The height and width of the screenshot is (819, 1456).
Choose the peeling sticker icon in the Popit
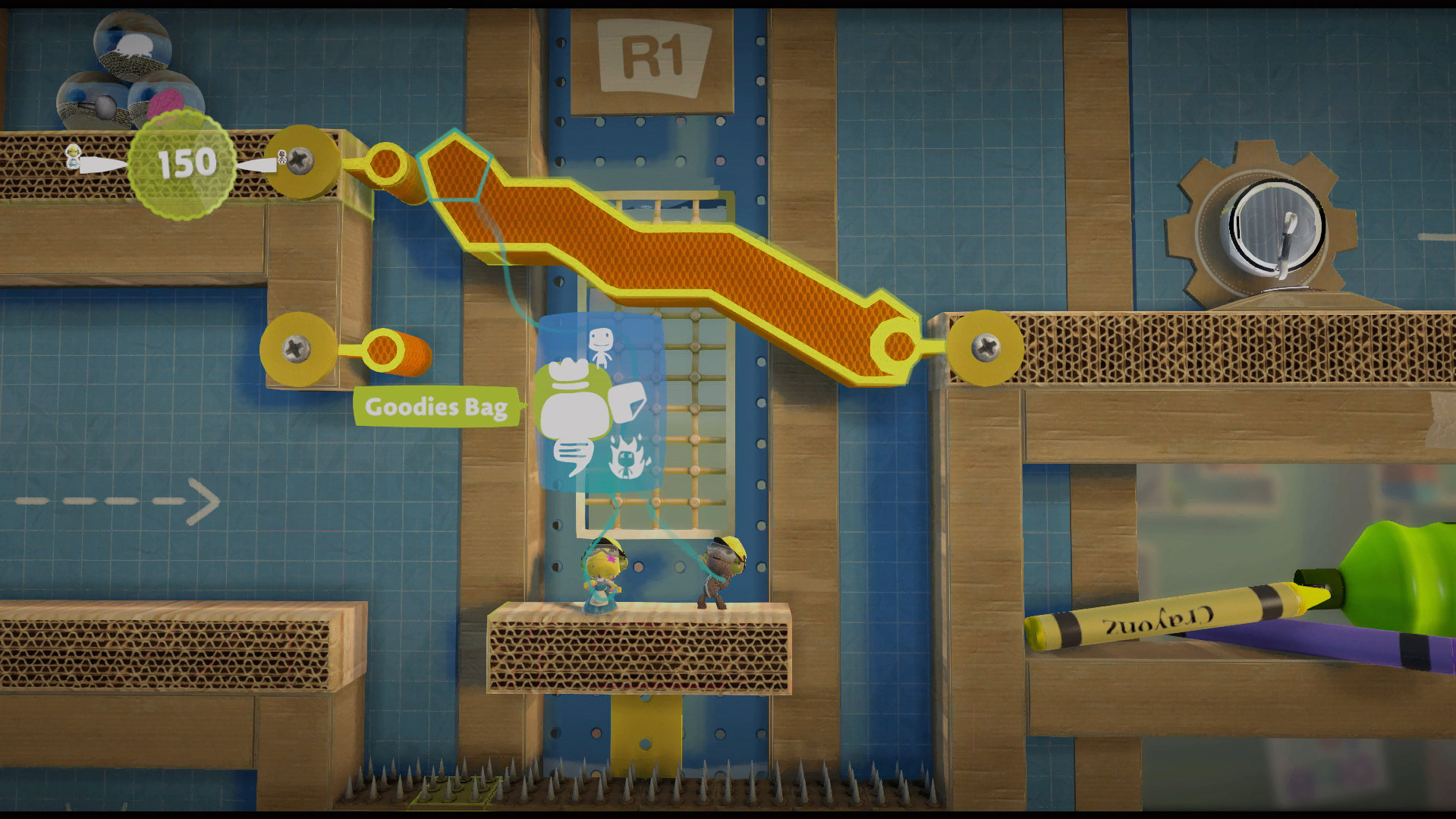630,402
